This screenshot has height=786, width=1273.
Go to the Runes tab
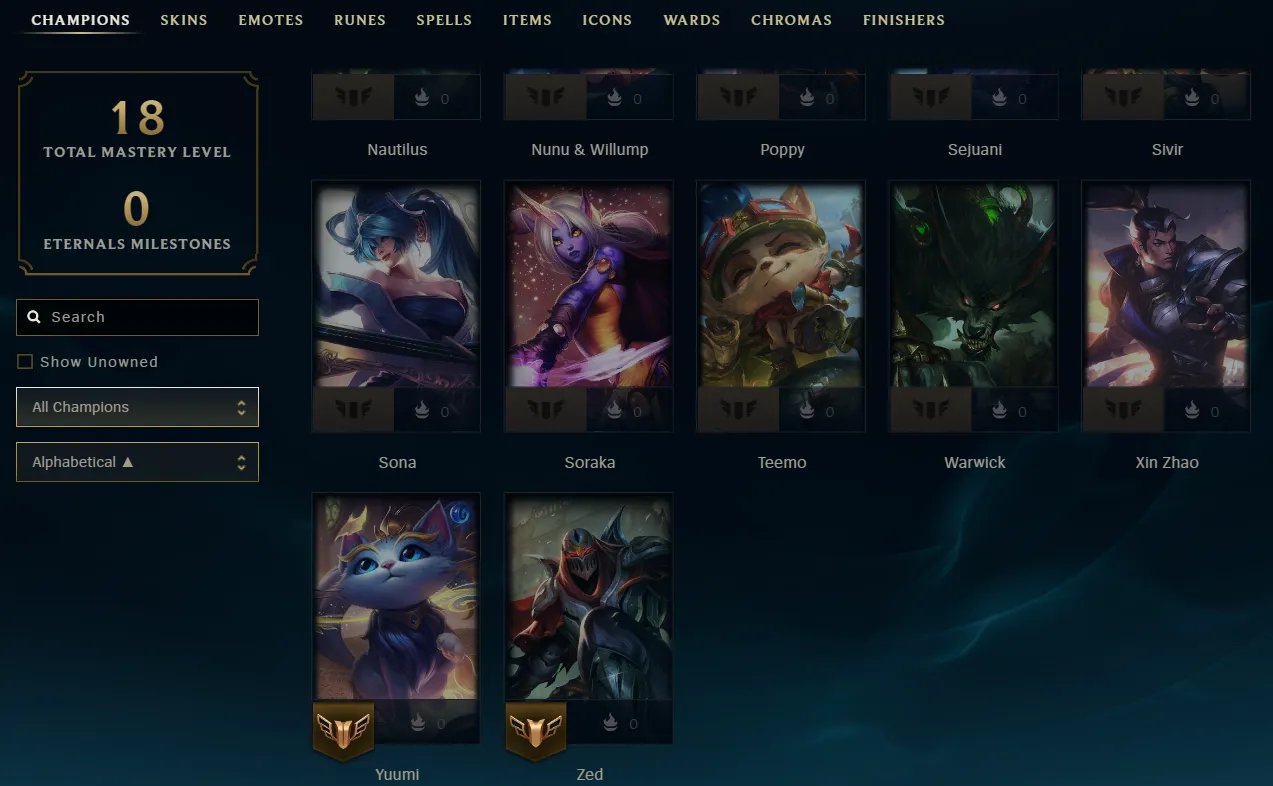click(360, 20)
